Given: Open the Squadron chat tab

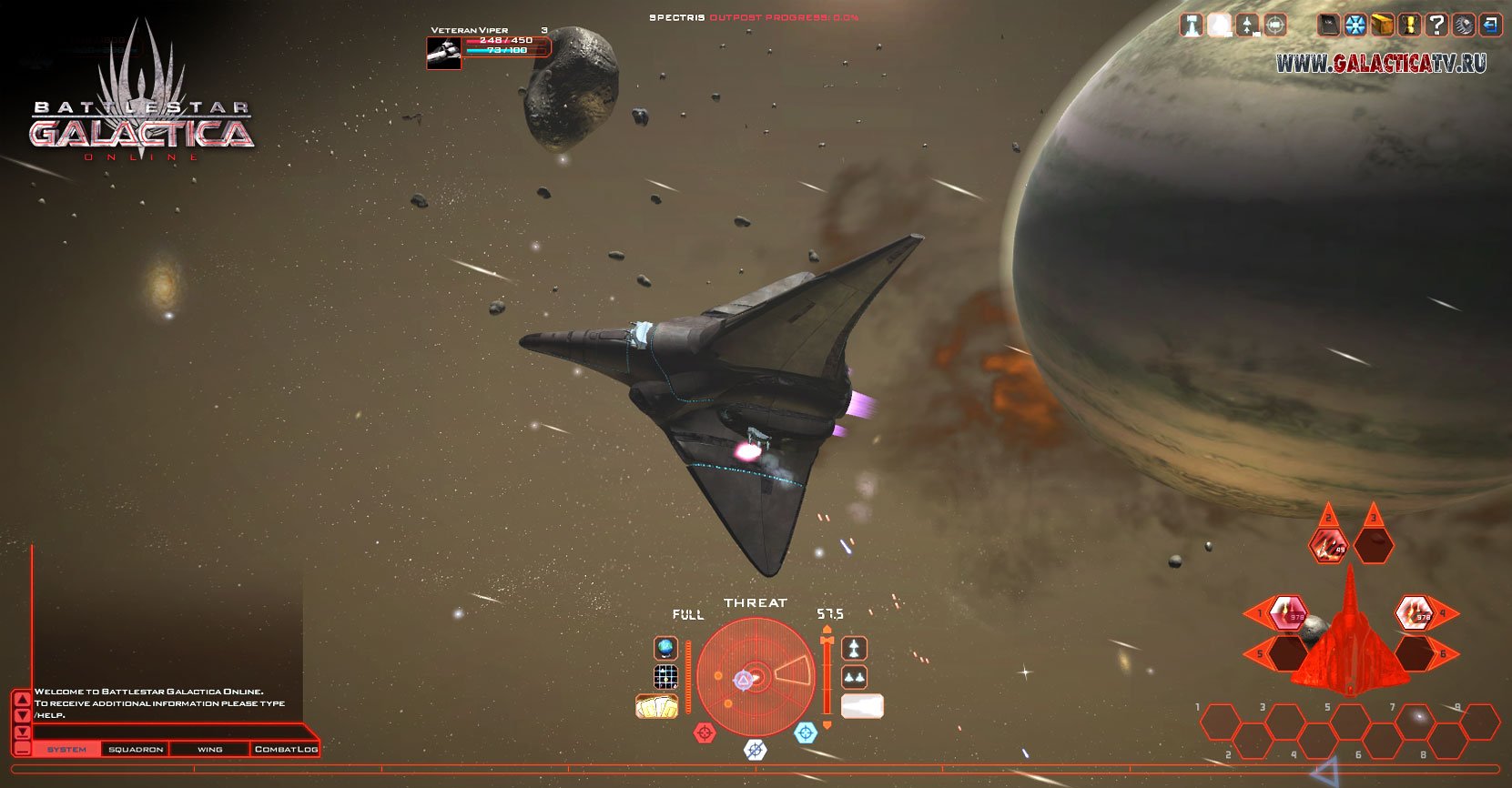Looking at the screenshot, I should tap(136, 749).
